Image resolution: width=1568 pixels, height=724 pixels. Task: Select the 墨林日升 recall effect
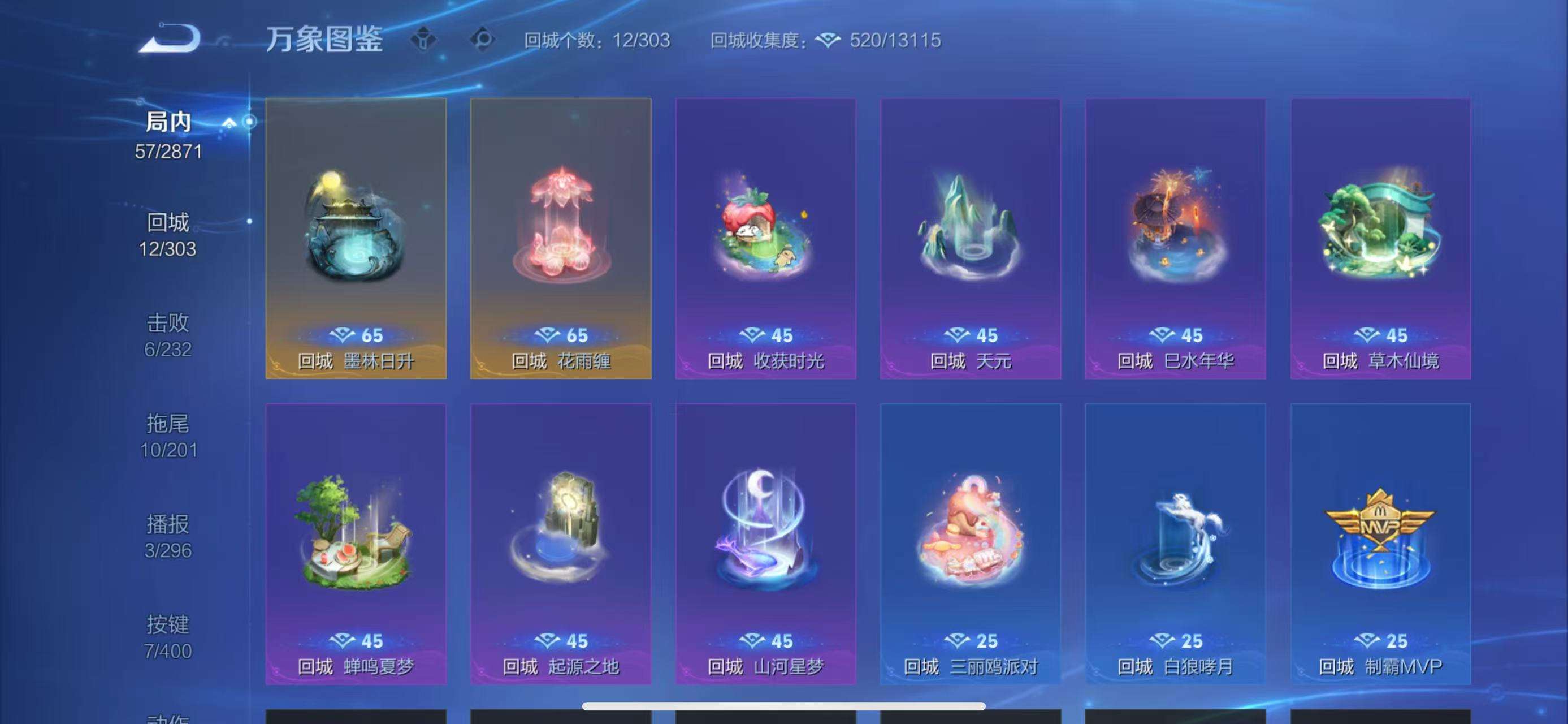[356, 238]
